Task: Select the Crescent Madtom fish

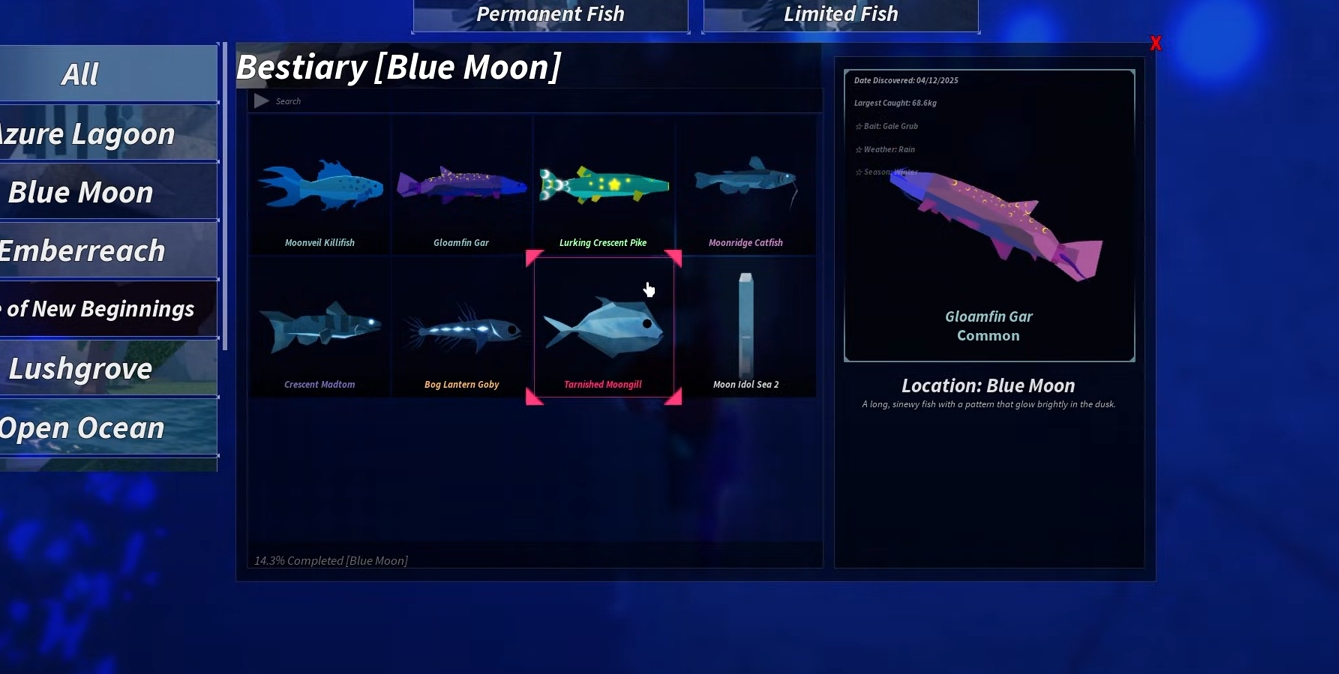Action: (320, 329)
